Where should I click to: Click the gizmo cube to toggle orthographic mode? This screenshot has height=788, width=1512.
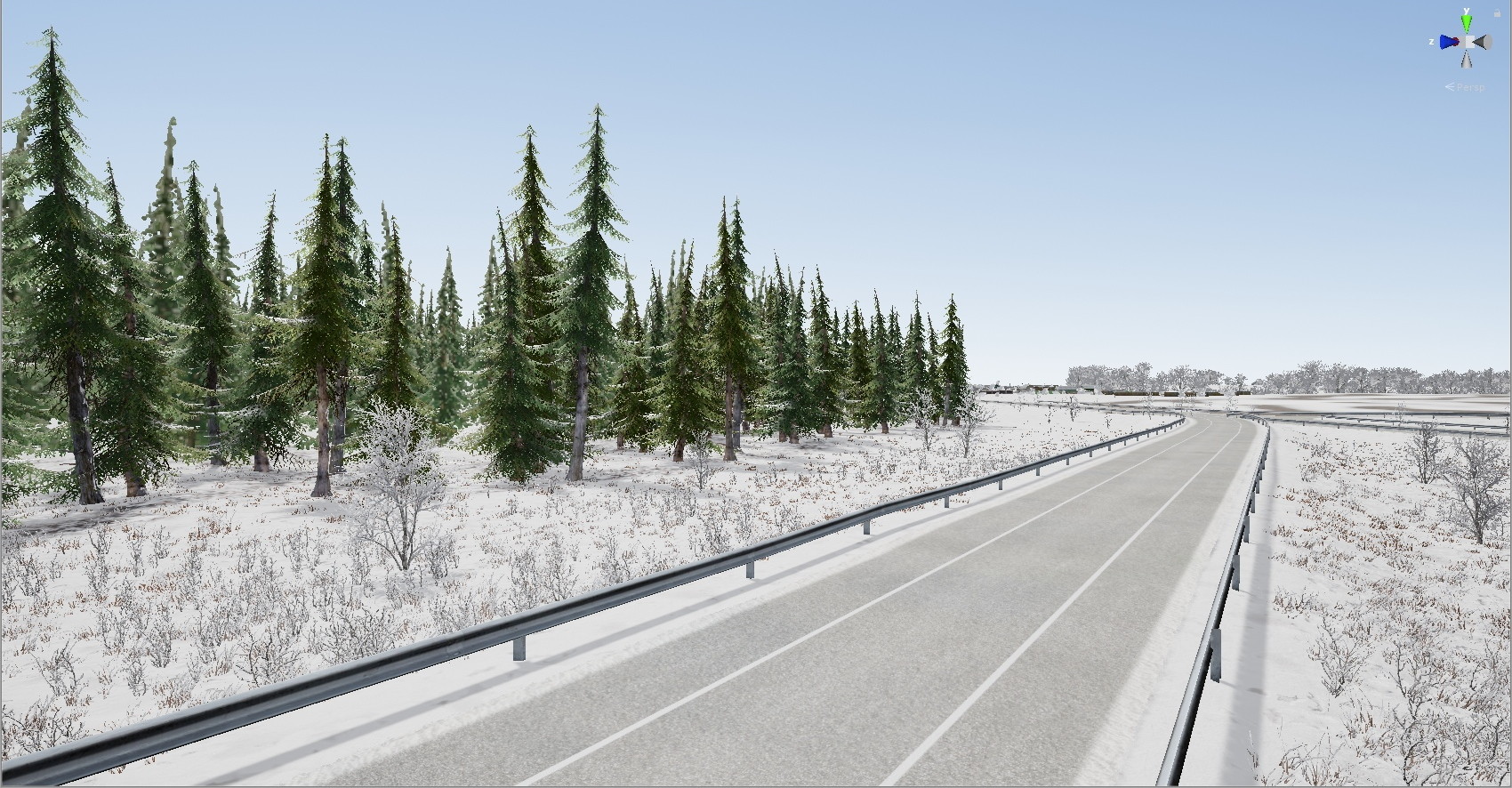click(x=1469, y=42)
